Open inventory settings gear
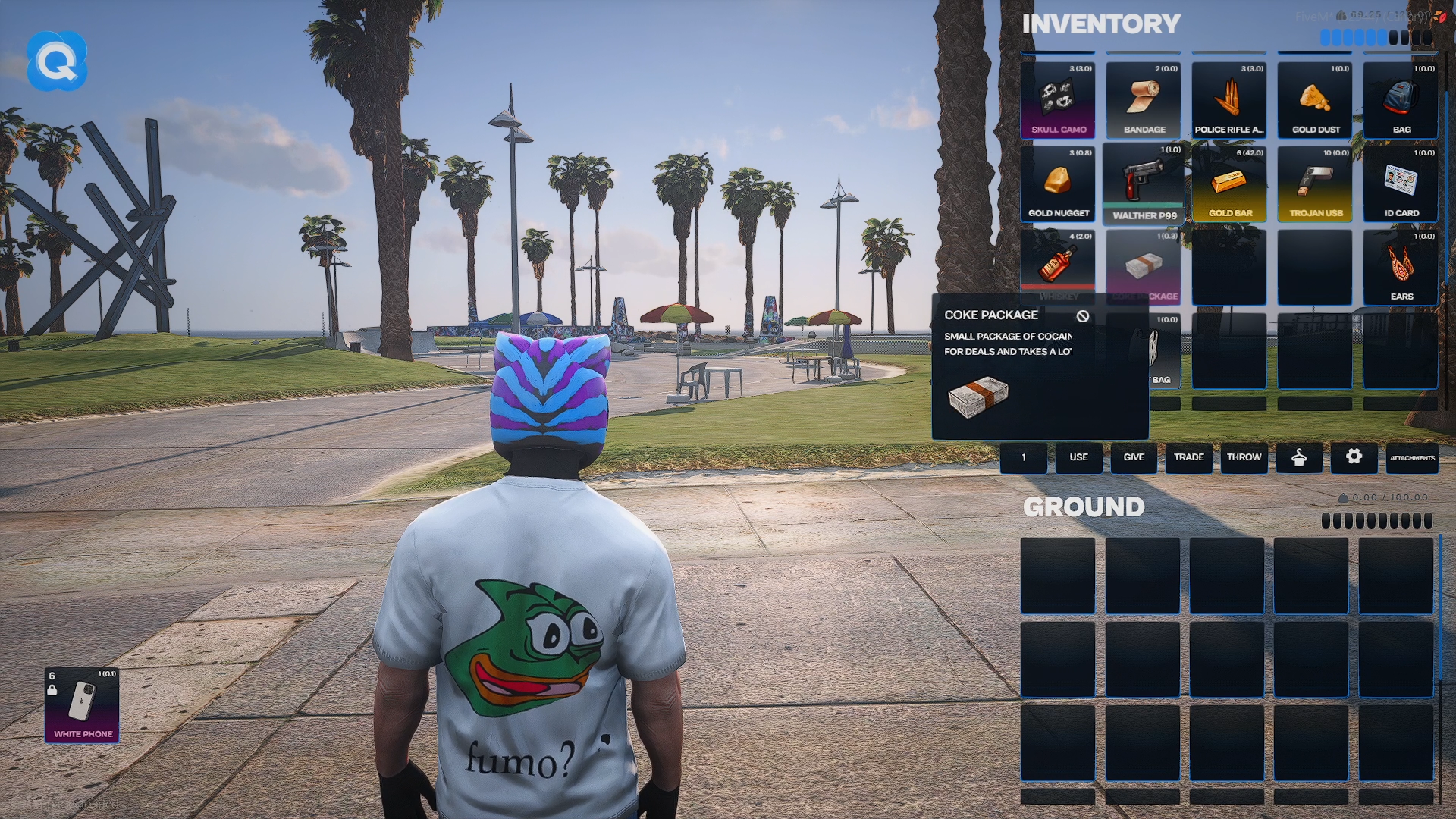1456x819 pixels. (x=1354, y=457)
